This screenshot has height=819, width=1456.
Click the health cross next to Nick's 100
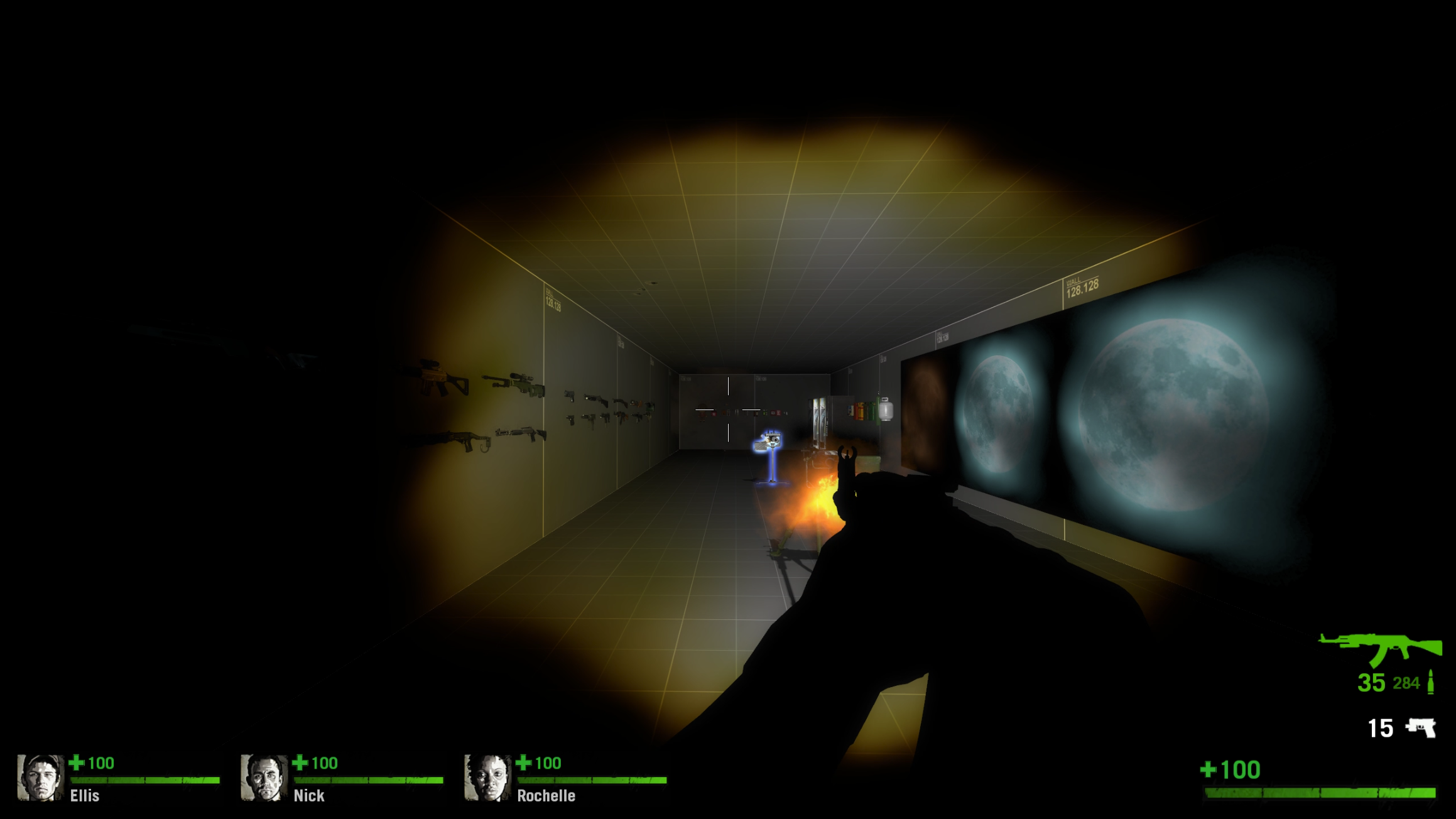(x=300, y=764)
